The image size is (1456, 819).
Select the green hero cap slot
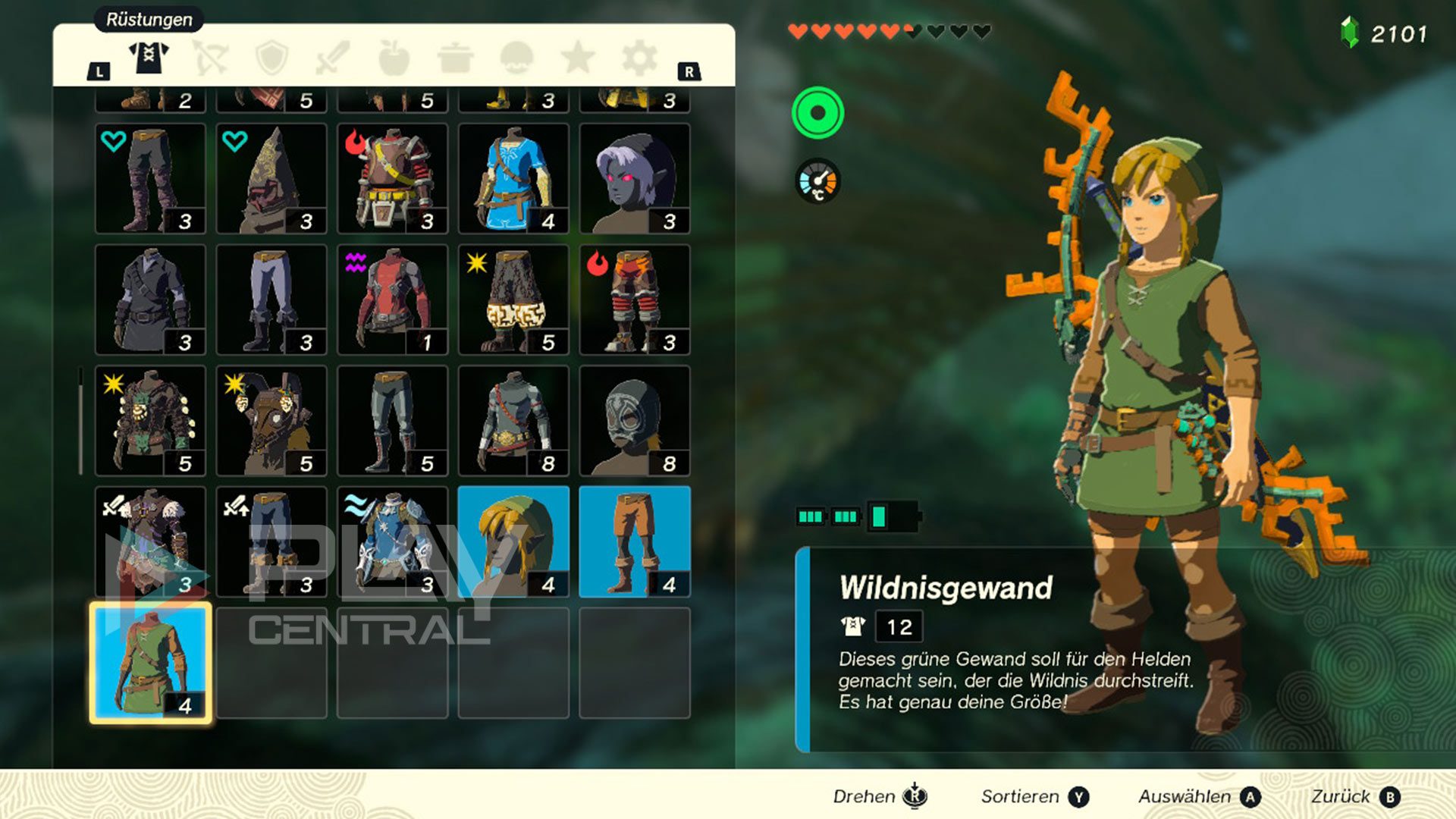[513, 541]
